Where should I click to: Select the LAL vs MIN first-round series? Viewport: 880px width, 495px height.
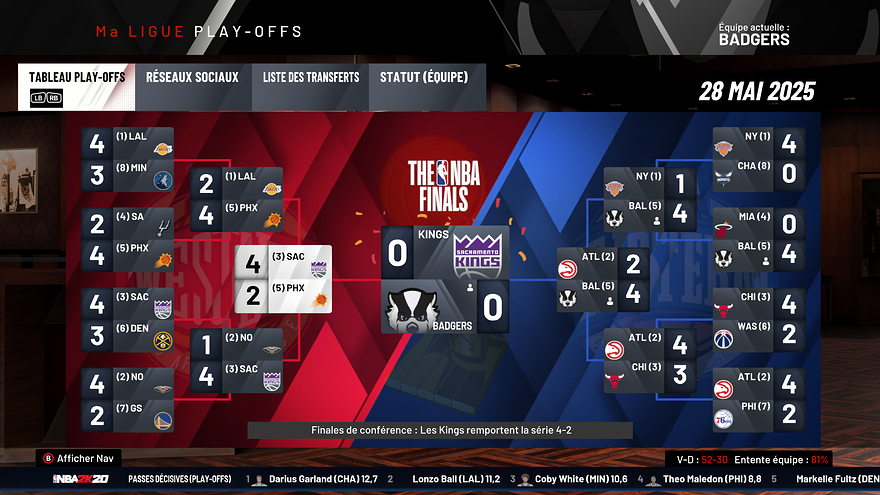pos(128,160)
